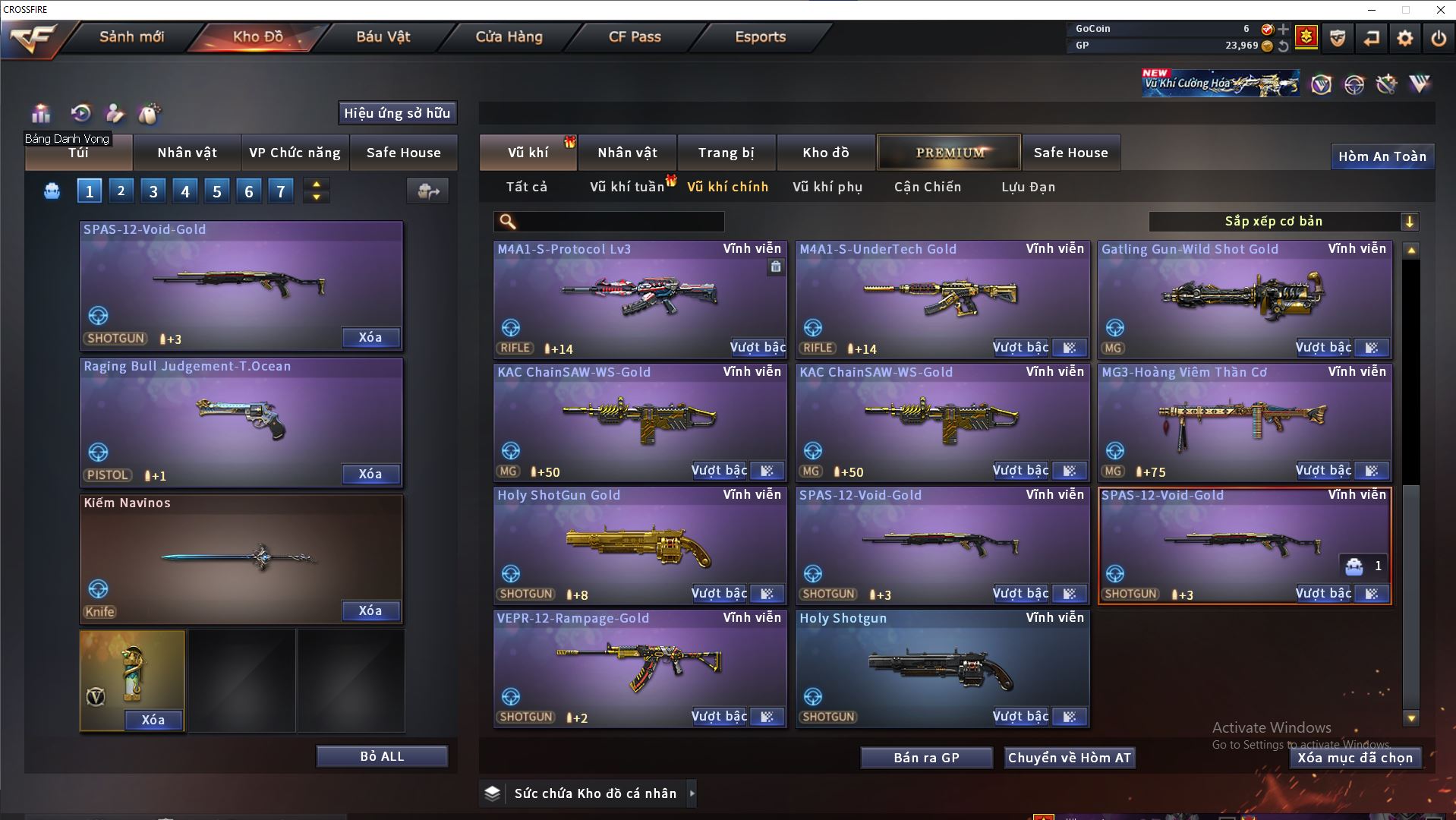Select bag slot number 3
The height and width of the screenshot is (820, 1456).
coord(153,191)
